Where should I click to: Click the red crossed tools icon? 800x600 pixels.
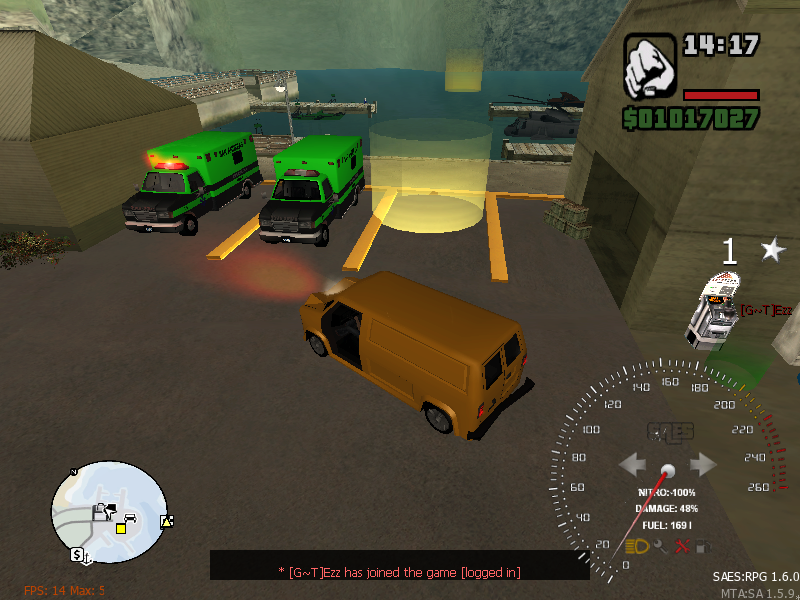[x=683, y=546]
